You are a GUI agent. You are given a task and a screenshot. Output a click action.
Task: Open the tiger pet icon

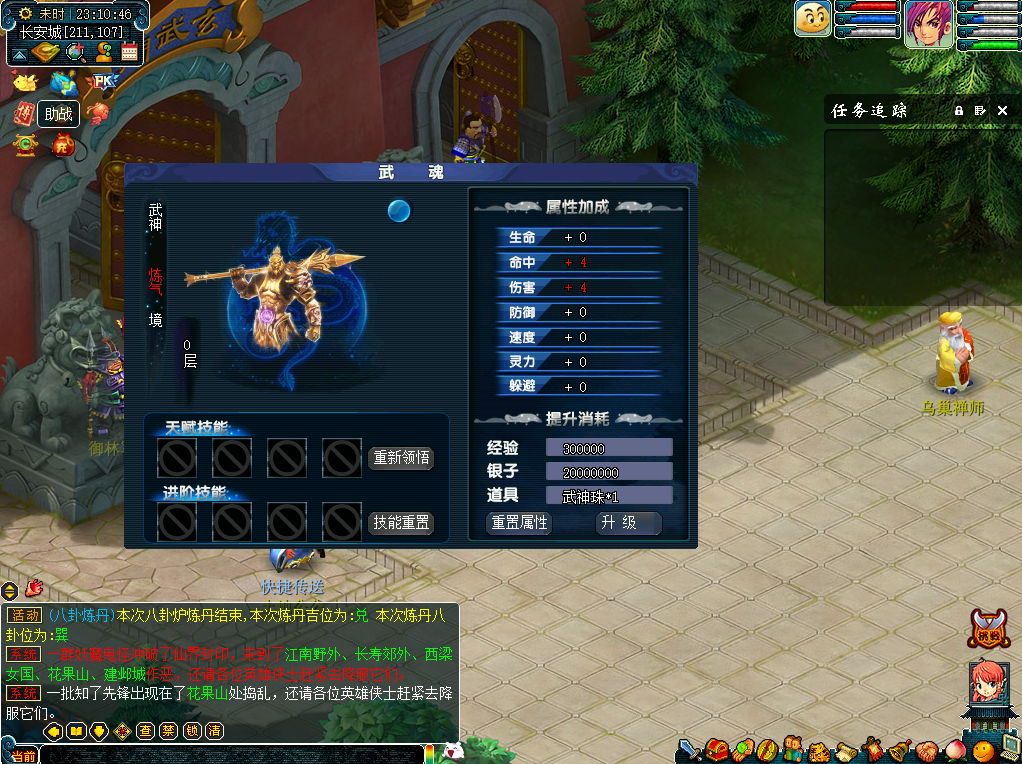[x=820, y=750]
